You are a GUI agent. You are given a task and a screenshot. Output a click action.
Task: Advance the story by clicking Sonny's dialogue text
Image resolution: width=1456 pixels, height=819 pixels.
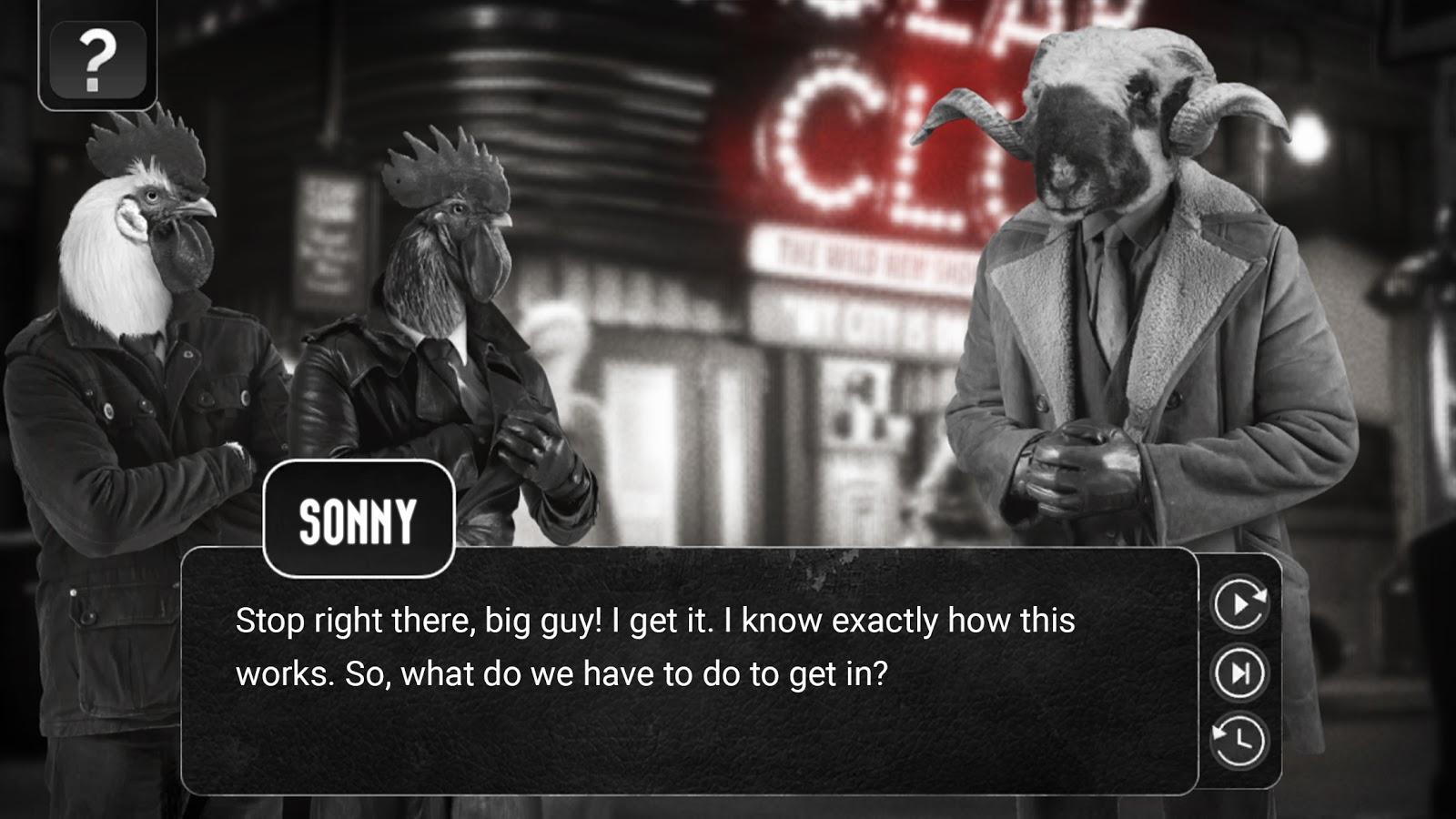(655, 646)
